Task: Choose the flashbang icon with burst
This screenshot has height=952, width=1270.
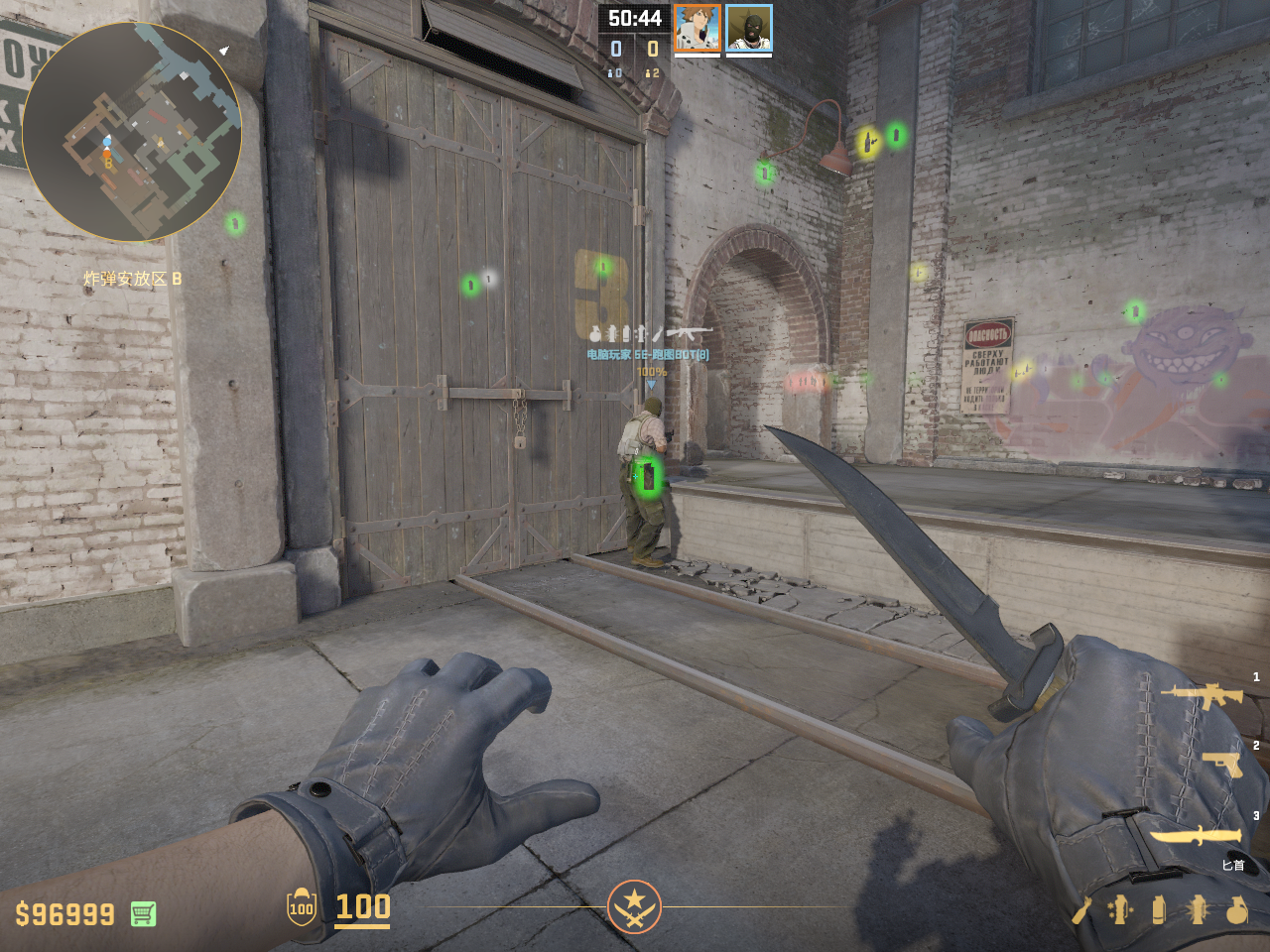Action: coord(1198,909)
